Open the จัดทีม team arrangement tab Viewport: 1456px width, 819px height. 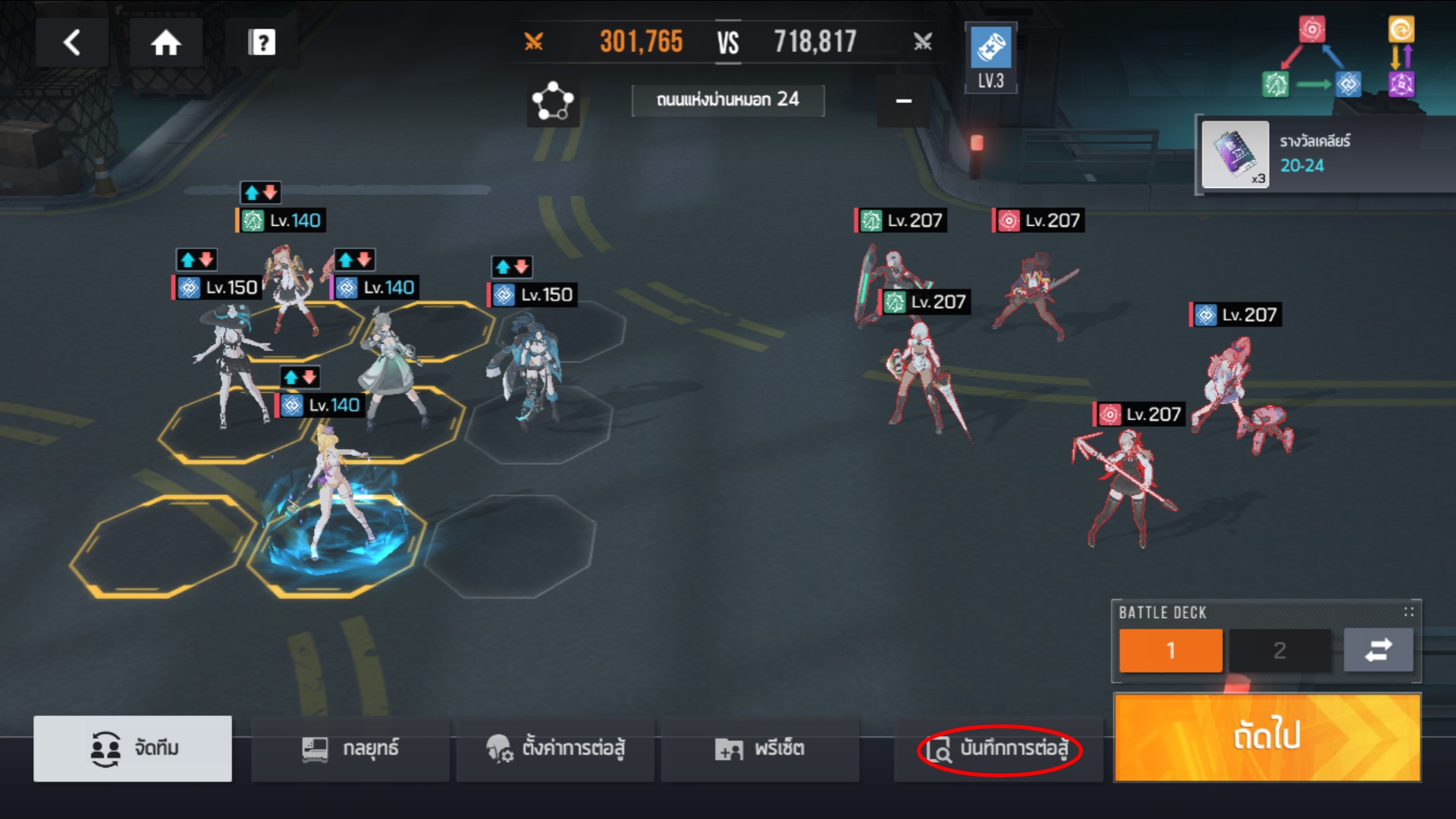tap(133, 748)
